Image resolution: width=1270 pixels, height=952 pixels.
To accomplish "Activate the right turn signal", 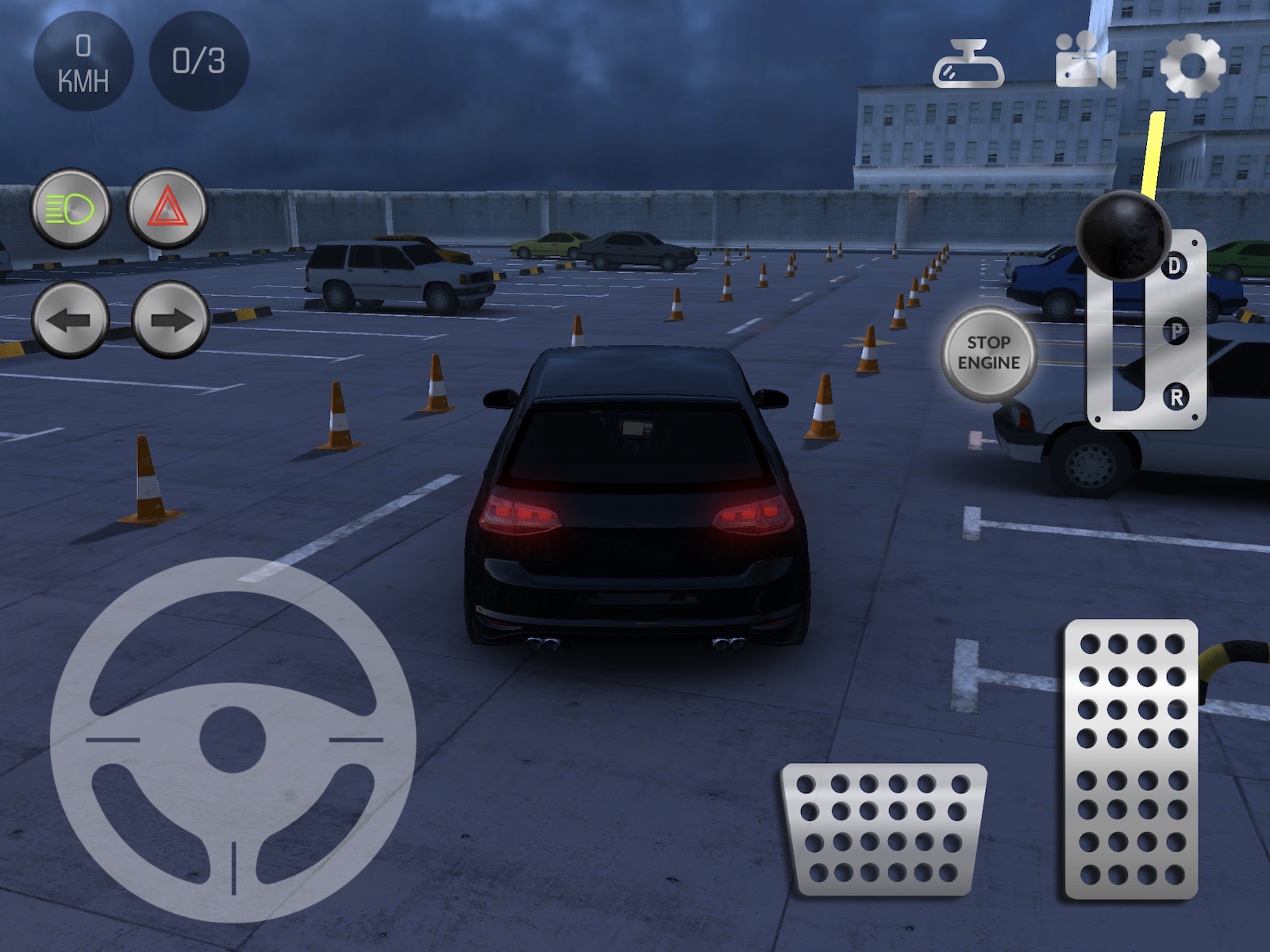I will point(171,320).
